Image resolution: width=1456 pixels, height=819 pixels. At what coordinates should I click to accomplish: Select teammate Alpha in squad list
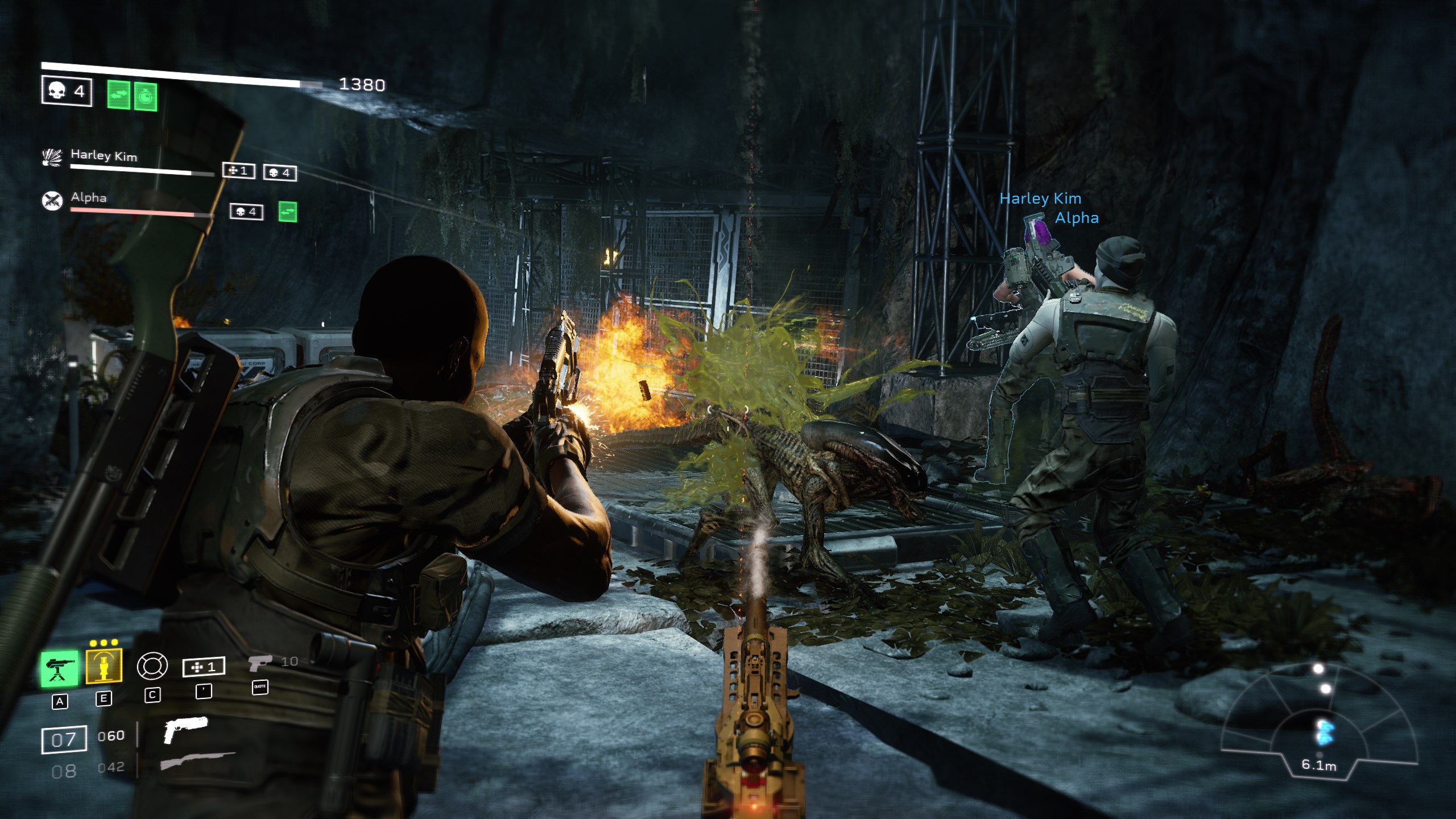(89, 198)
